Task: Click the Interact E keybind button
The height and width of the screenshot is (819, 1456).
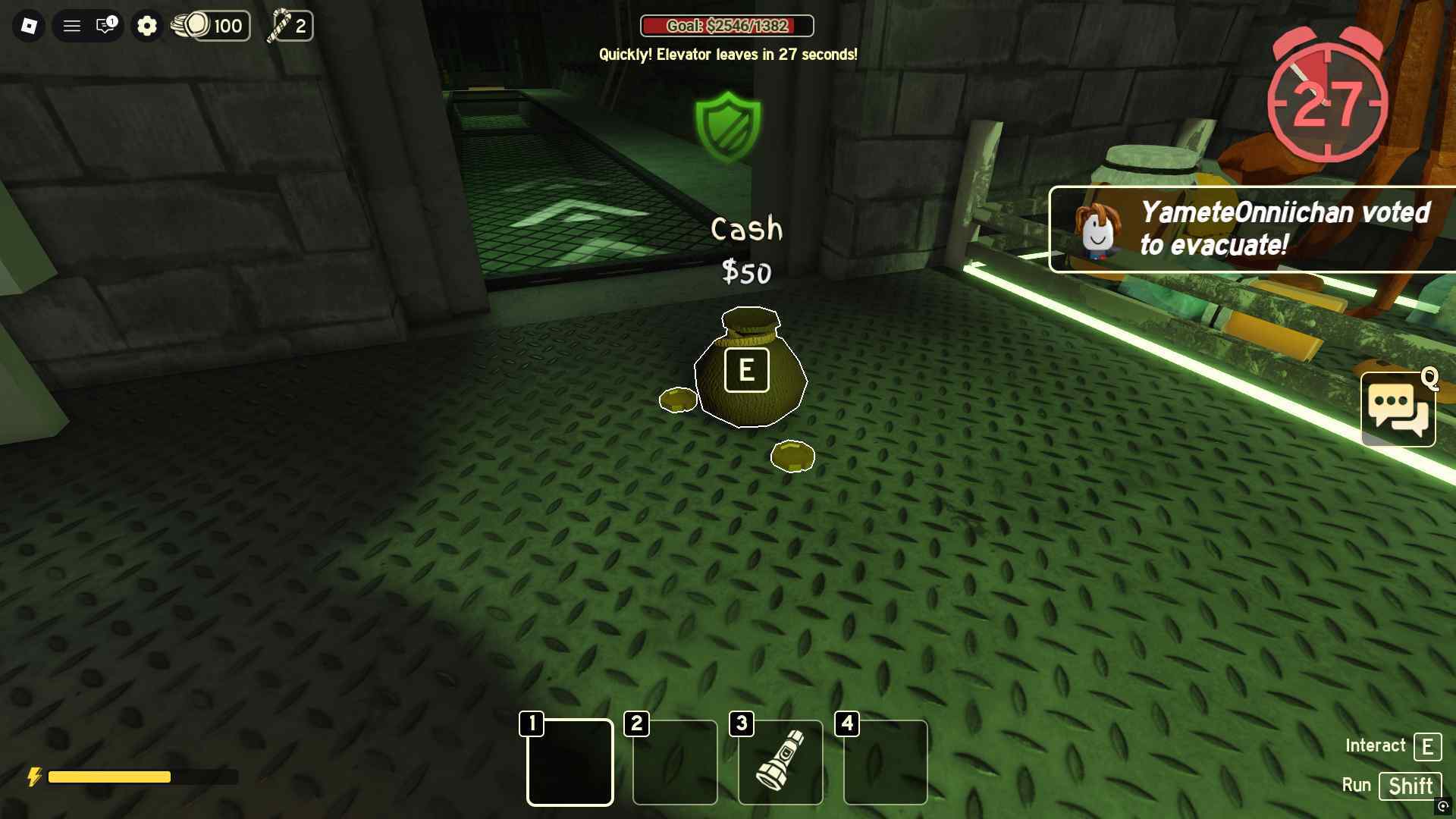Action: [1429, 746]
